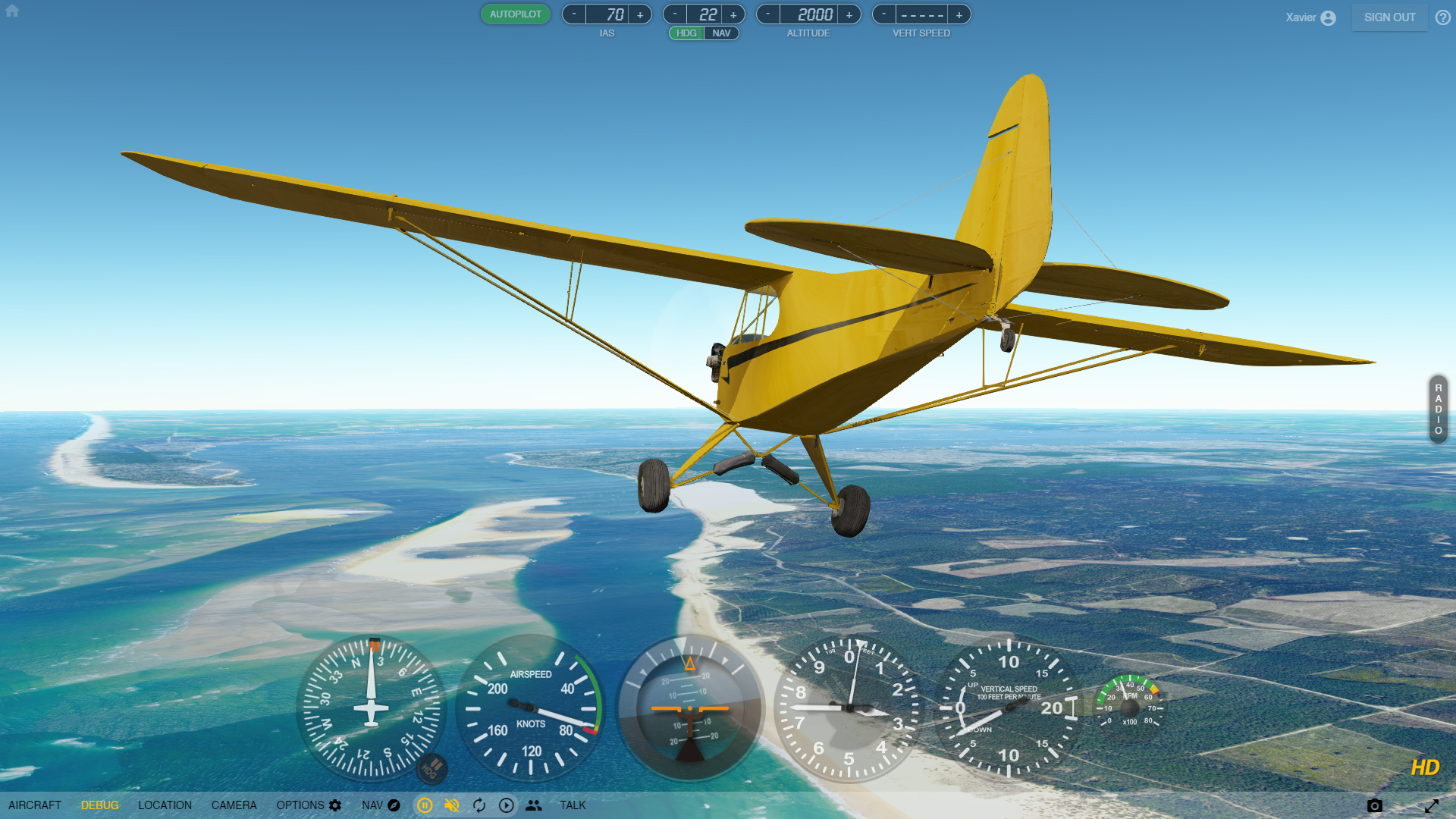Expand the RADIO side panel

pyautogui.click(x=1438, y=409)
